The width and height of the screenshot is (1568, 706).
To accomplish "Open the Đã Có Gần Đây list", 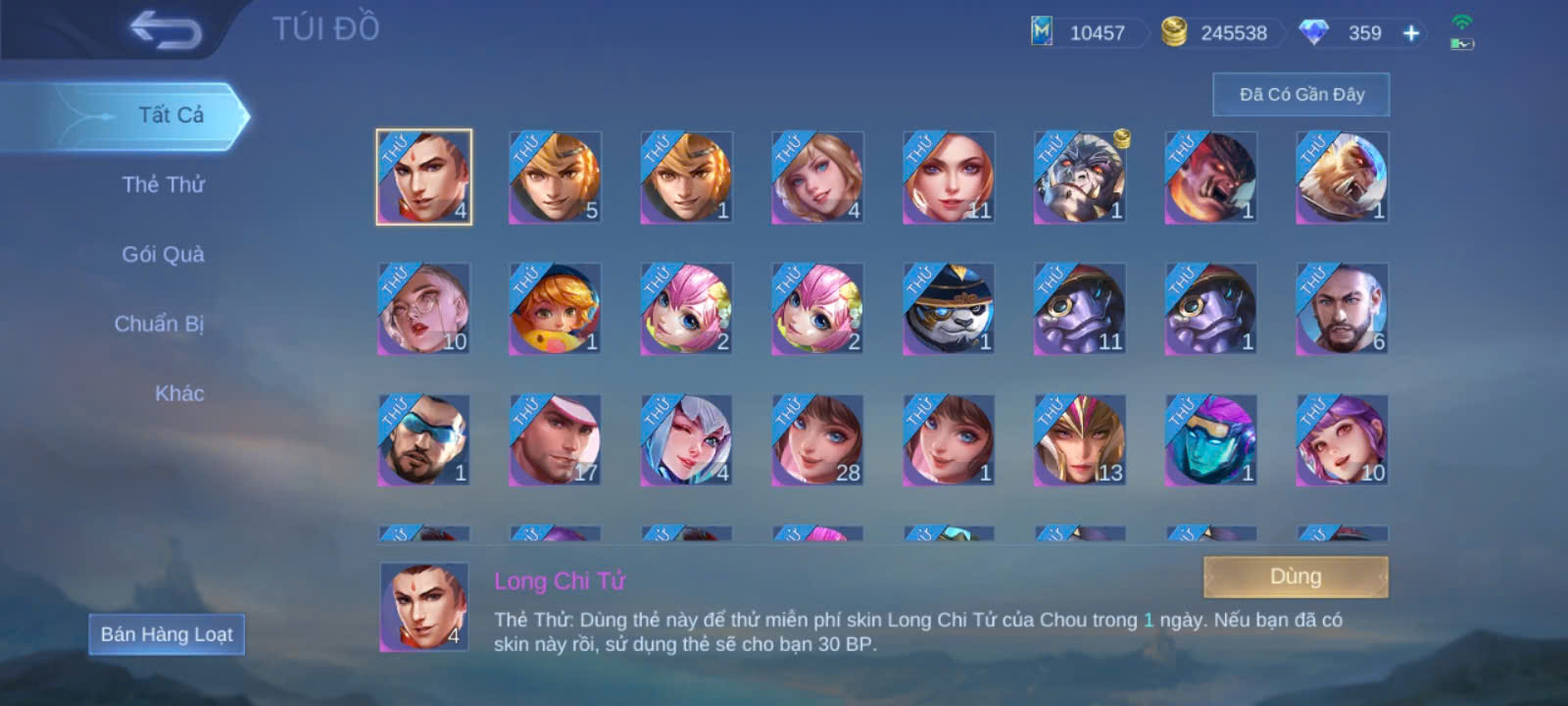I will (x=1300, y=94).
